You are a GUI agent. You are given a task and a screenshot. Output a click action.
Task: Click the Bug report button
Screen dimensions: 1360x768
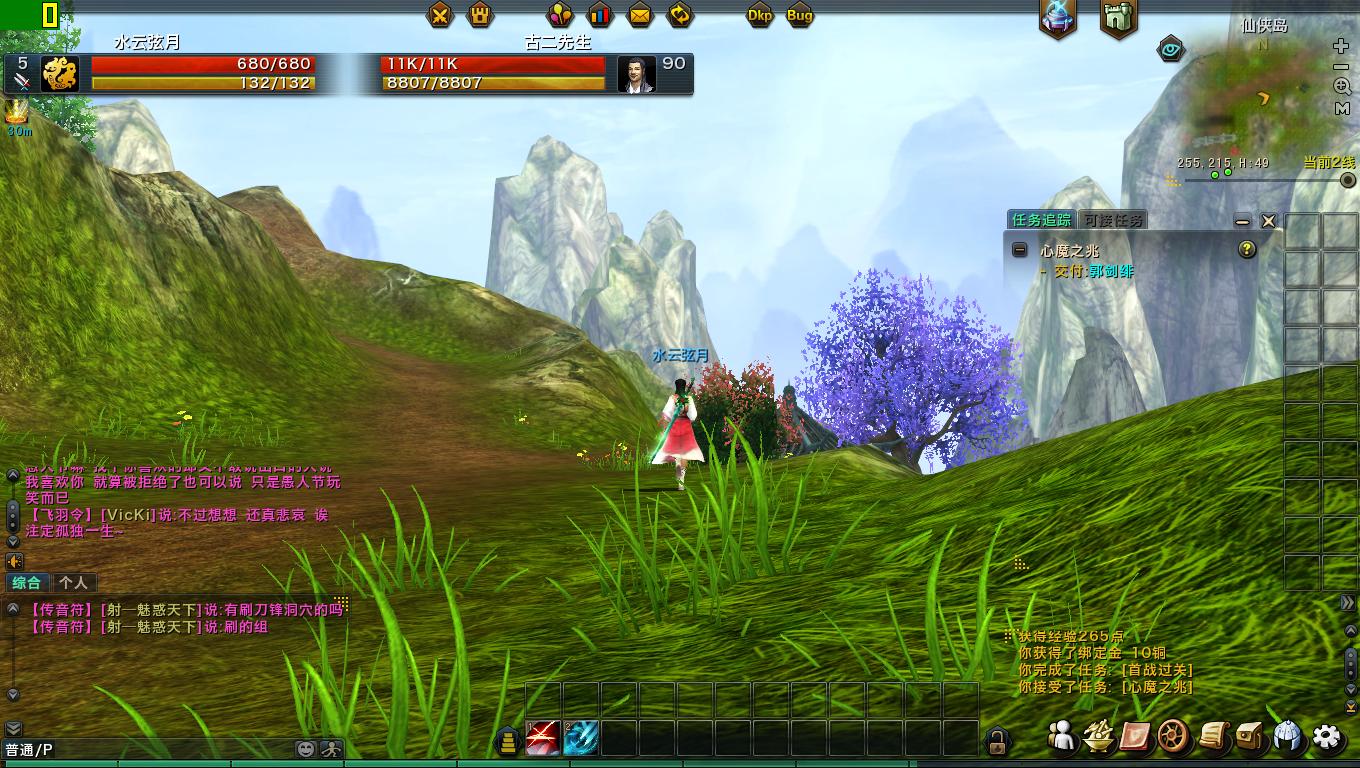pos(800,15)
